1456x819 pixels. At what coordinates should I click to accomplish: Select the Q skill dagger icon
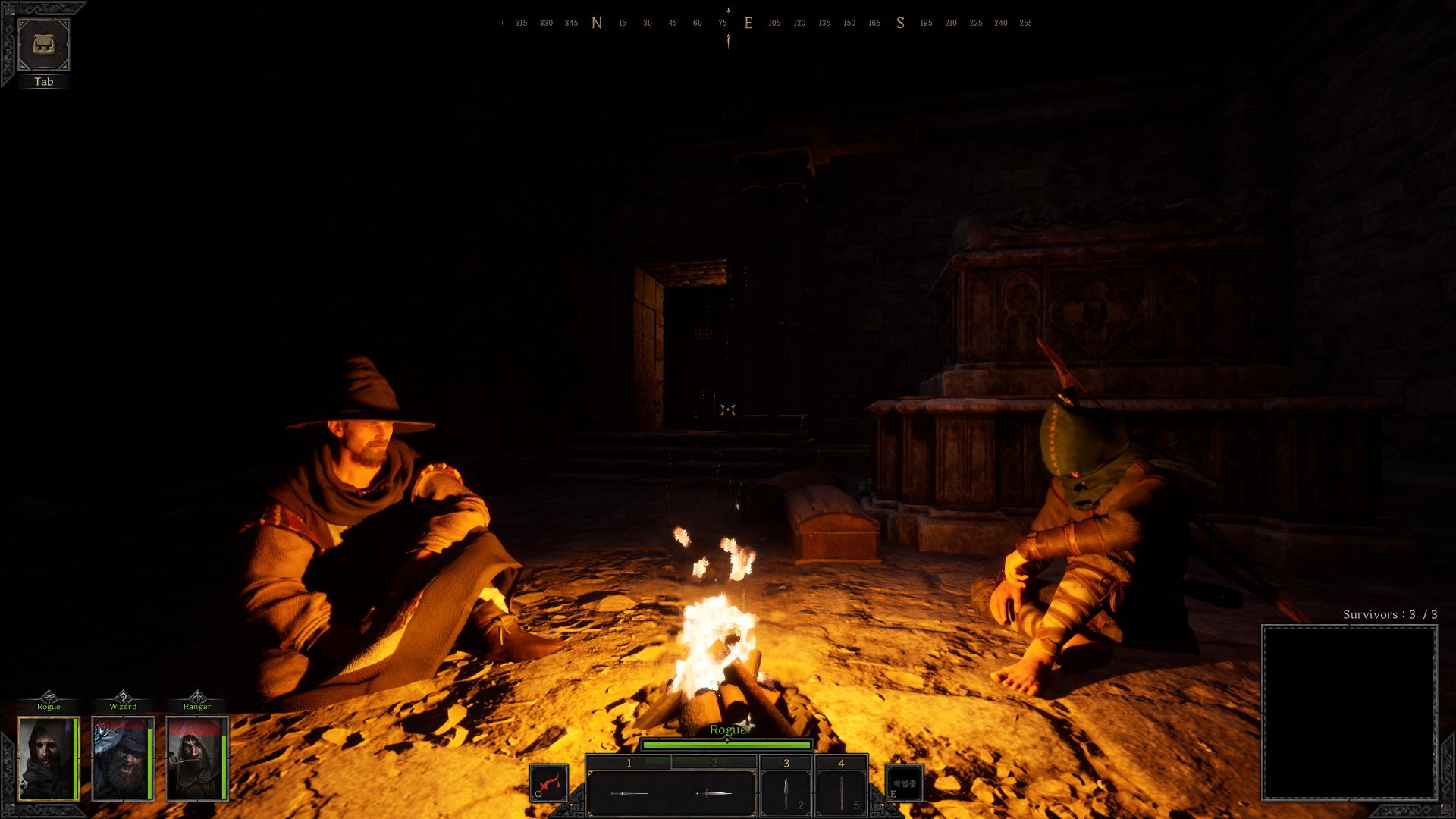(x=548, y=783)
